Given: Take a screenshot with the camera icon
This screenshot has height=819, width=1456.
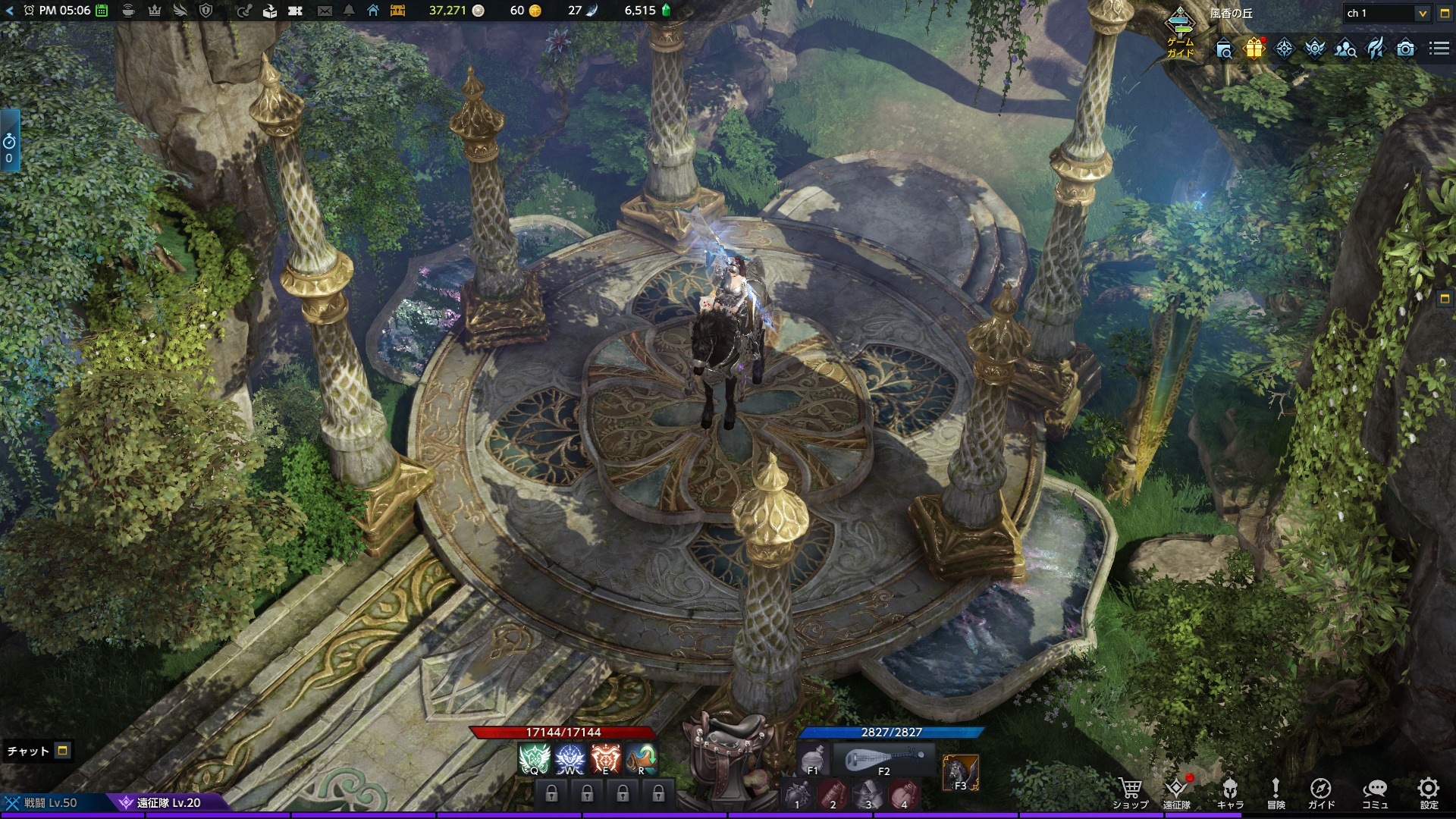Looking at the screenshot, I should pos(1405,49).
